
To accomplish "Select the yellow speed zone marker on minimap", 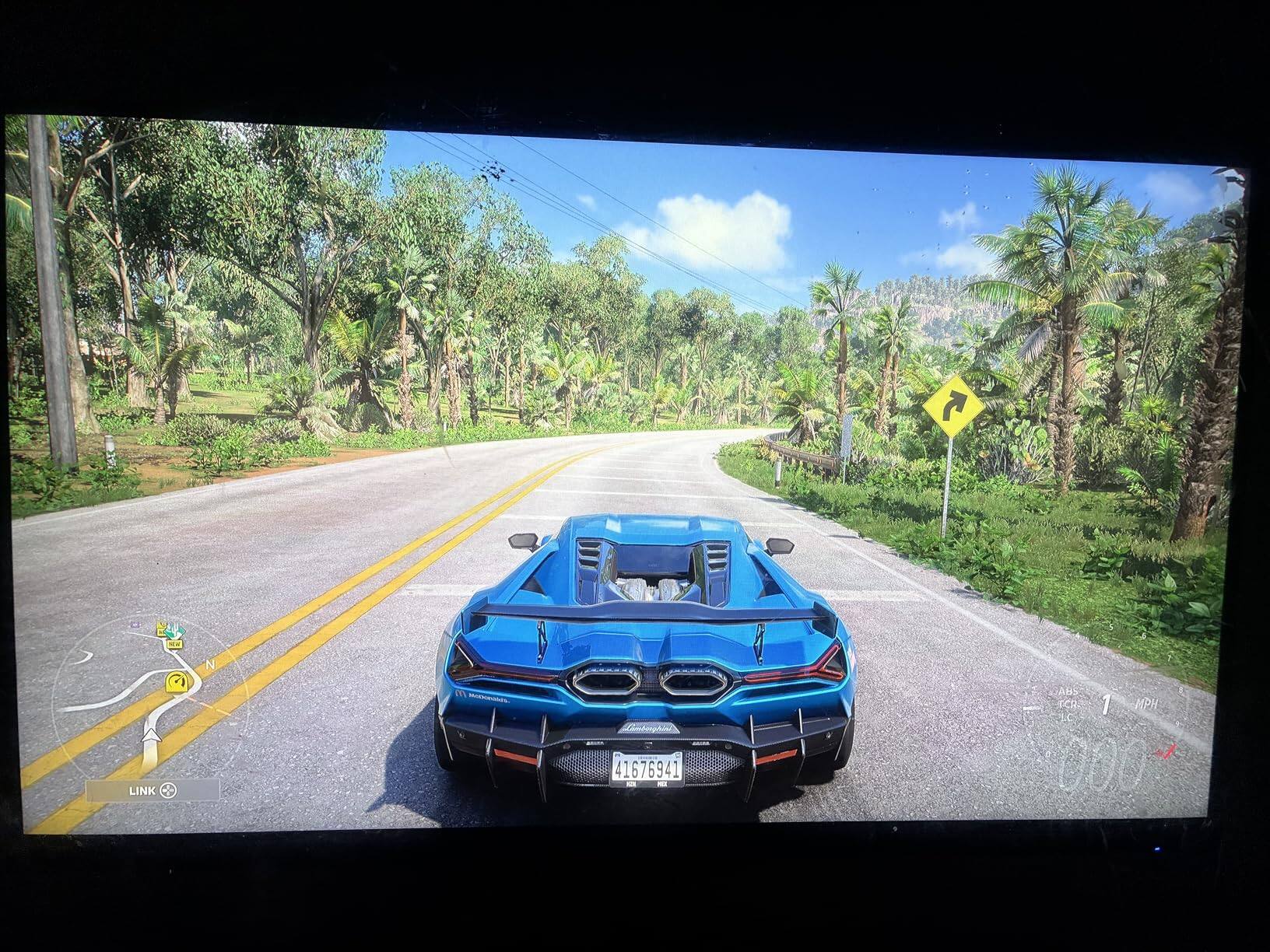I will tap(178, 681).
